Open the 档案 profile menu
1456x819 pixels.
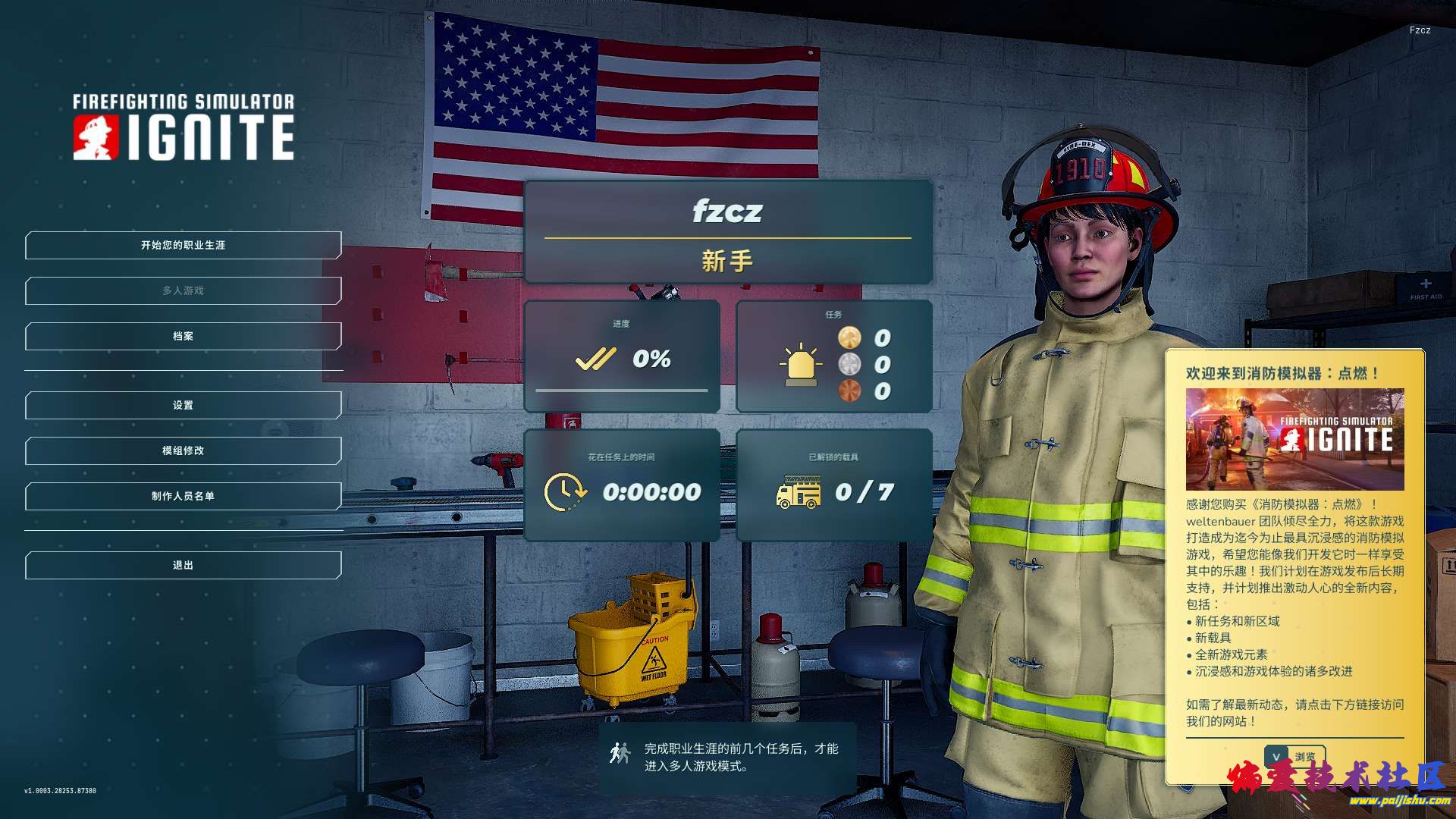pos(183,337)
